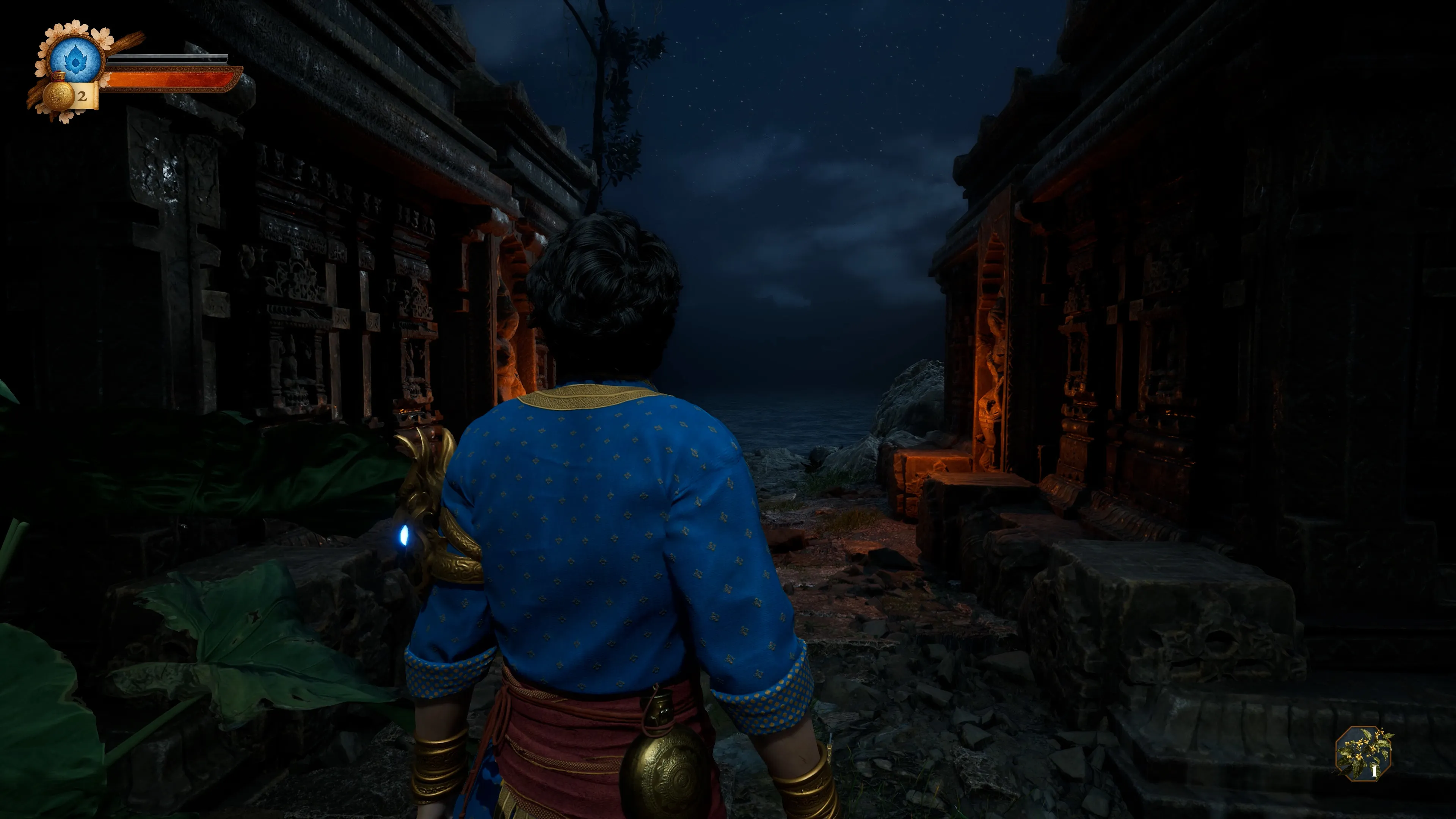1456x819 pixels.
Task: Click the blue lotus flame emblem
Action: [x=75, y=59]
